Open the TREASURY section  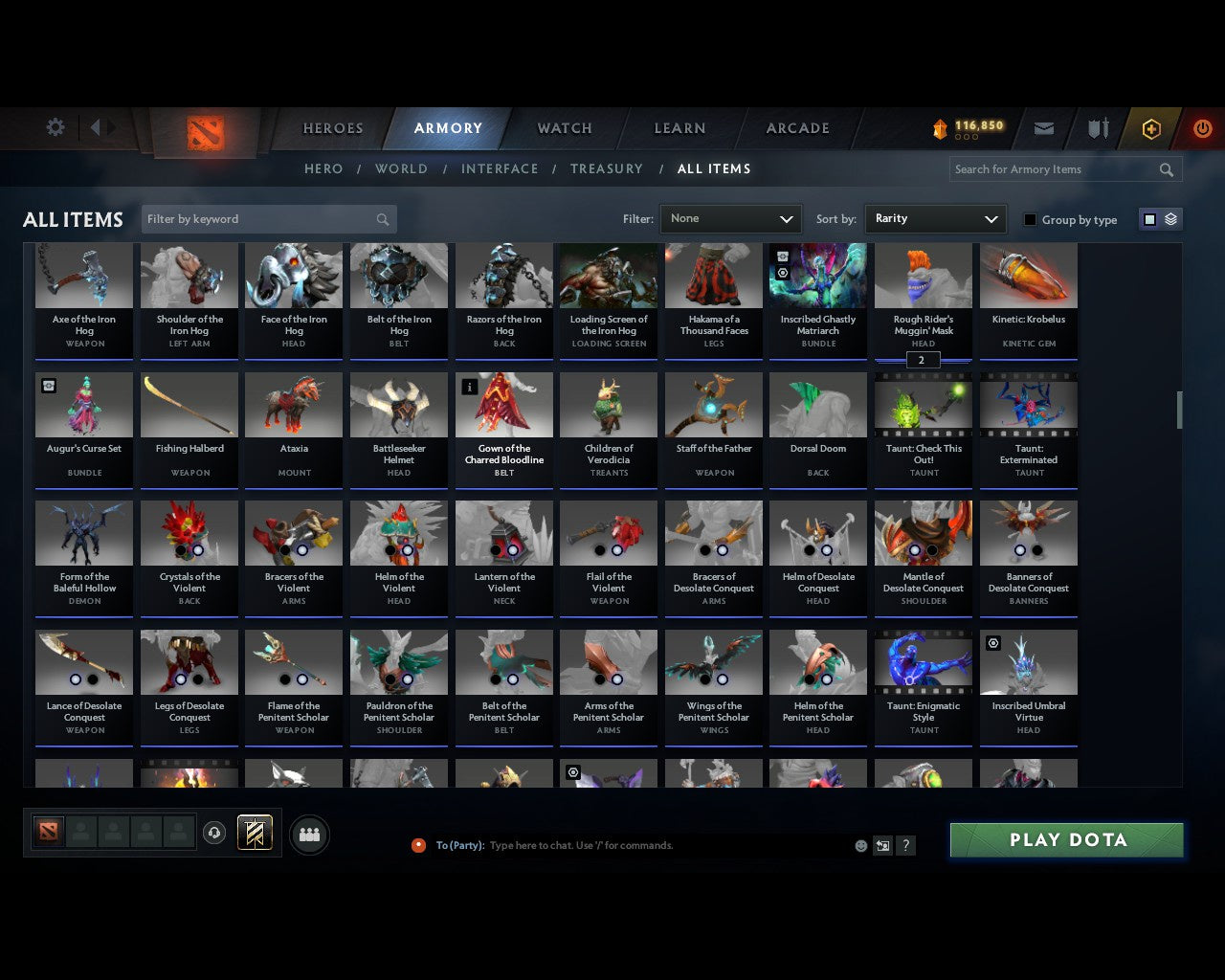[607, 168]
